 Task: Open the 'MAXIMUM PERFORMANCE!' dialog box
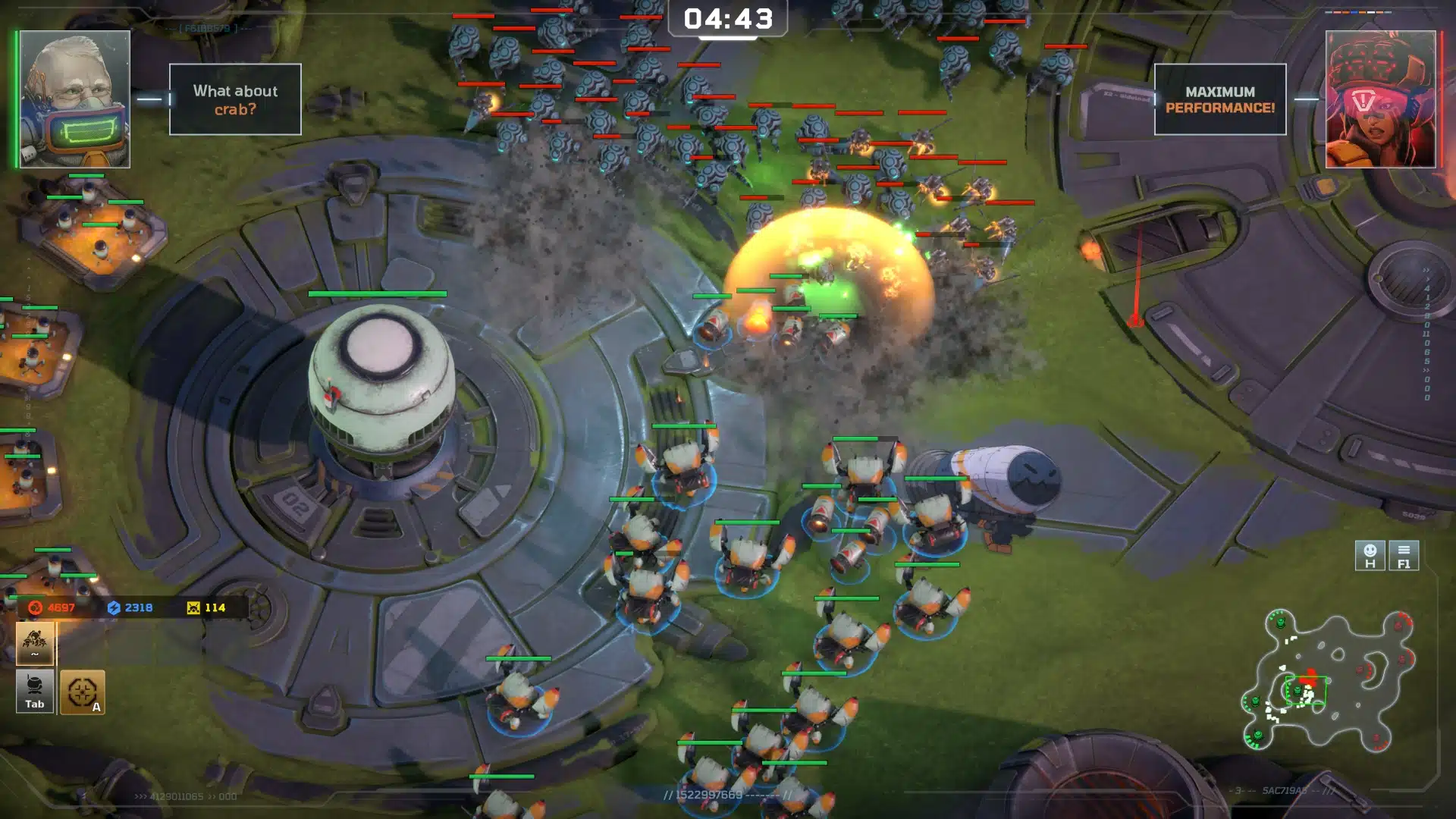pyautogui.click(x=1219, y=99)
